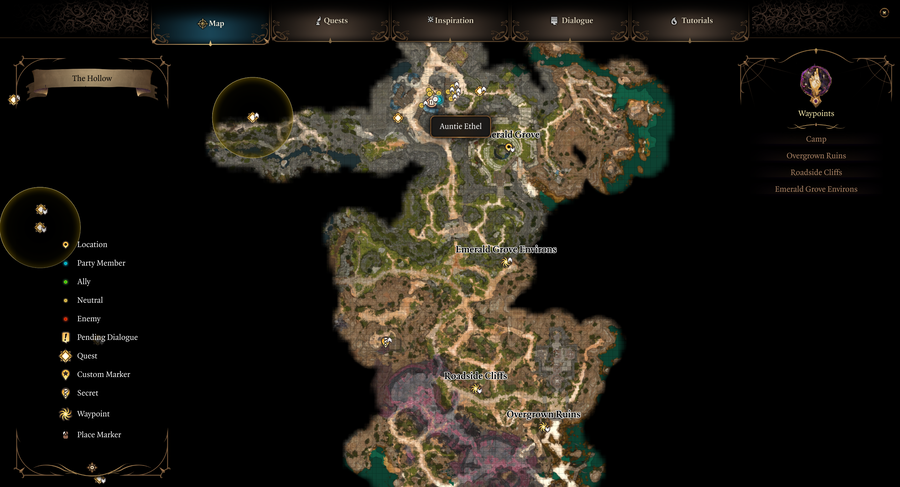Viewport: 900px width, 487px height.
Task: Click the Overgrown Ruins waypoint marker on map
Action: click(x=544, y=427)
